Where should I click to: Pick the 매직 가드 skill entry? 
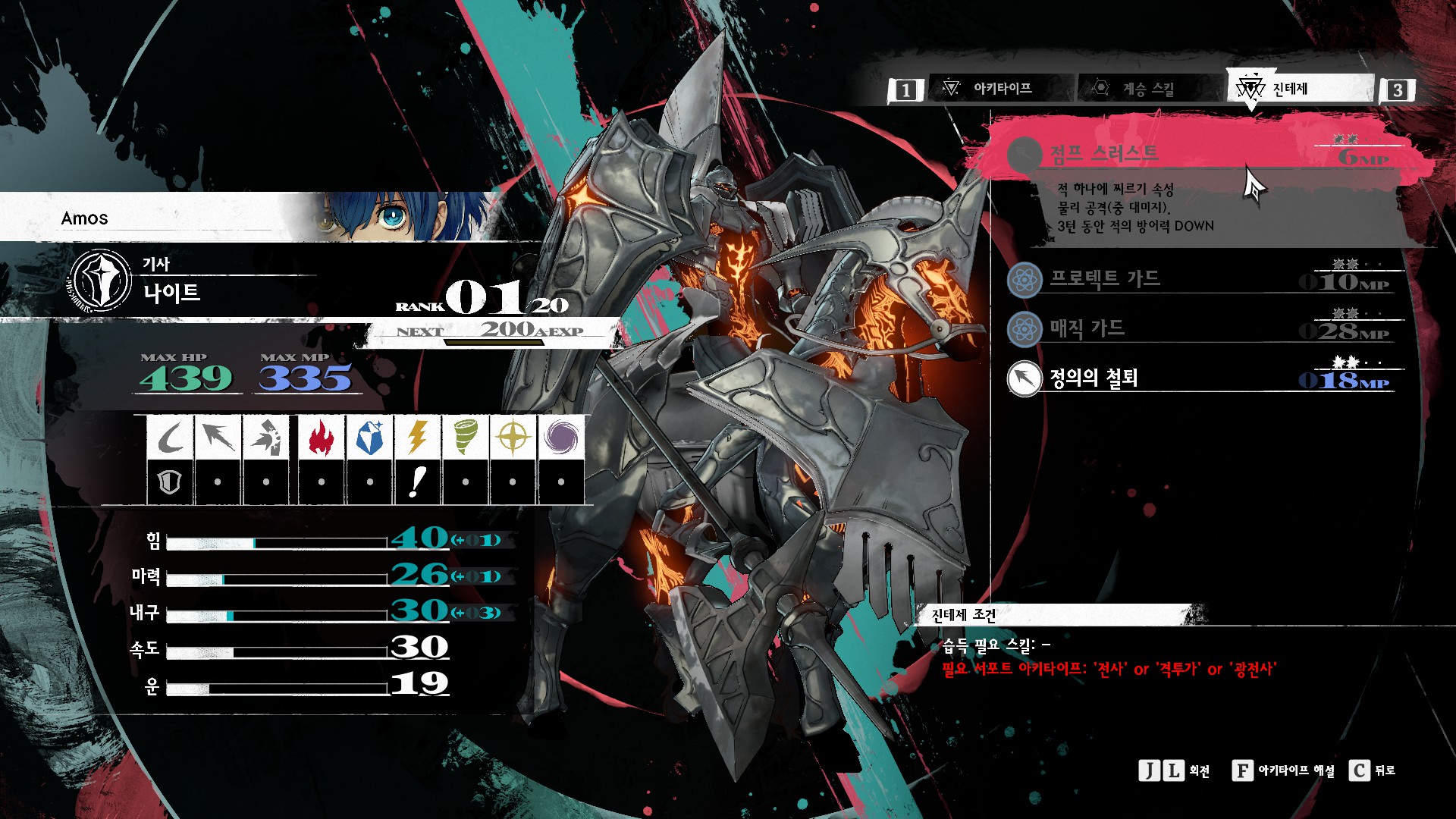coord(1198,329)
